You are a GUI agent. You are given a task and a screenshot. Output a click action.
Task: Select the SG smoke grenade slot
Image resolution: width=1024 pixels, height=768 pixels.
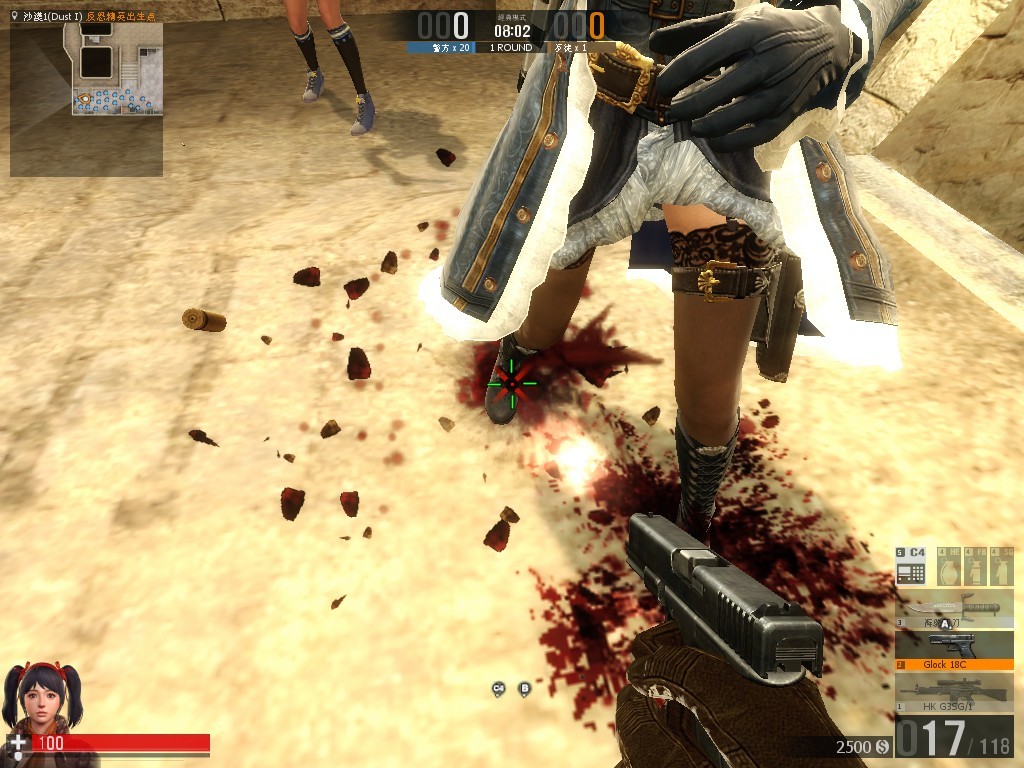click(x=1001, y=567)
